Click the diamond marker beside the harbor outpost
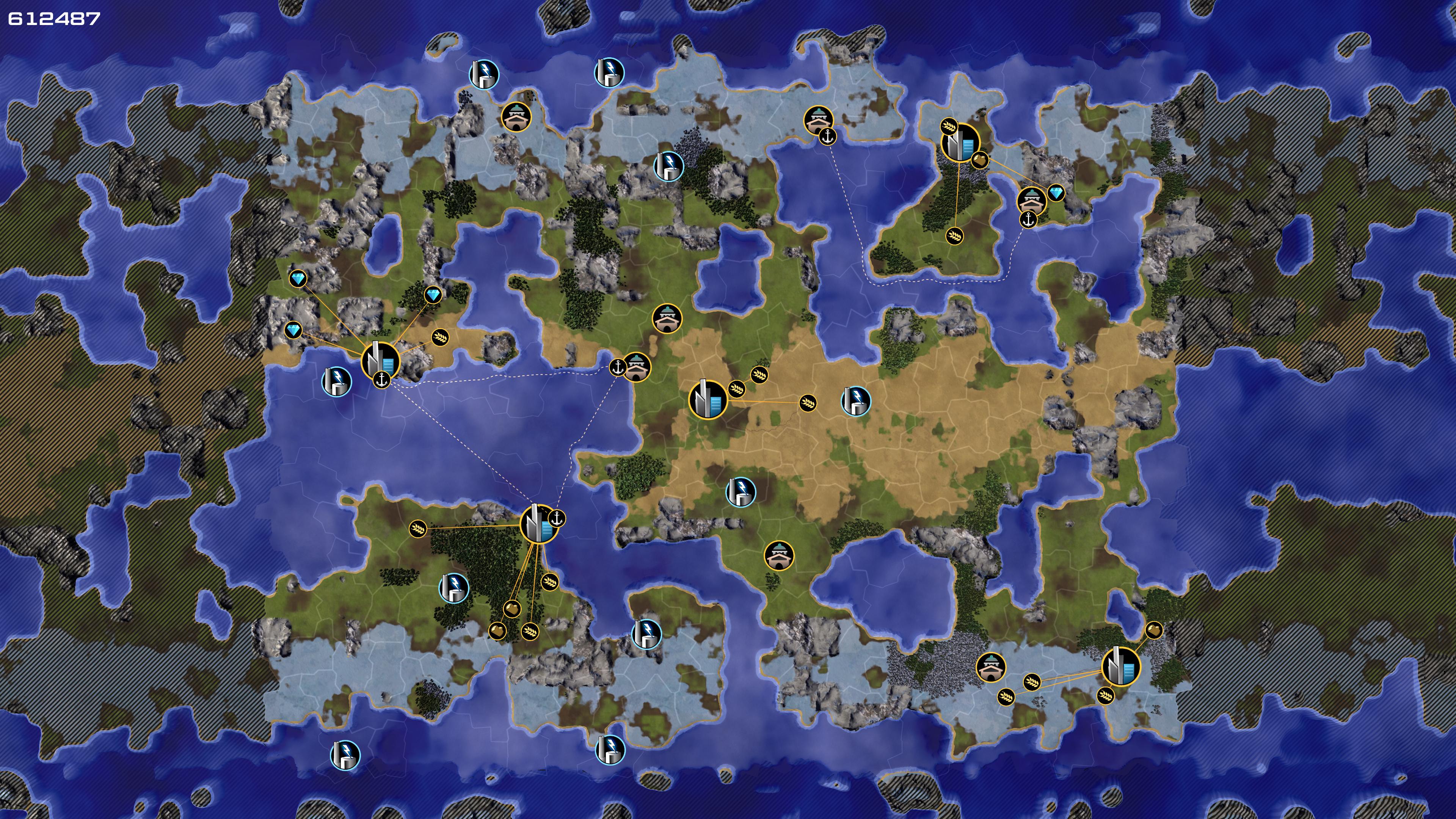1456x819 pixels. point(1055,193)
